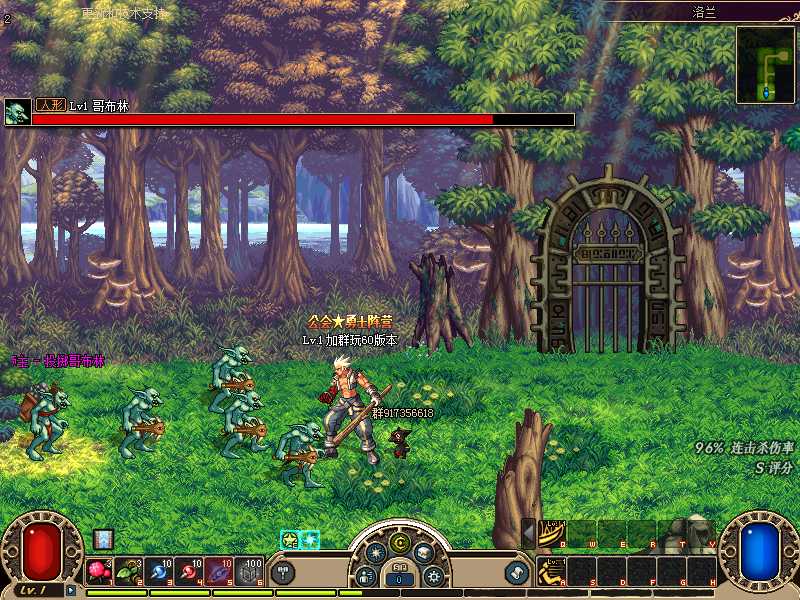The image size is (800, 600).
Task: Click the Goblin boss portrait icon
Action: coord(17,112)
